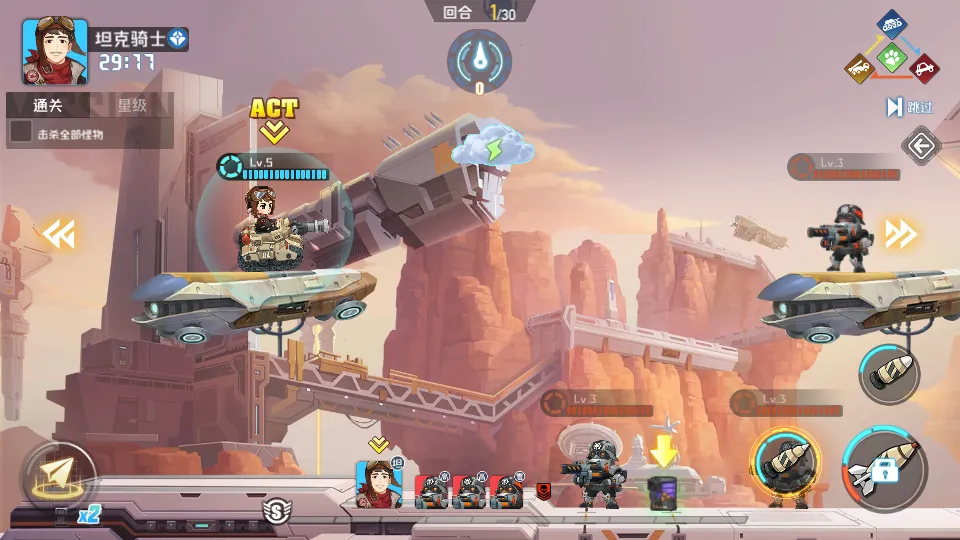Tap the 跳过 skip button
Screen dimensions: 960x540
(909, 107)
